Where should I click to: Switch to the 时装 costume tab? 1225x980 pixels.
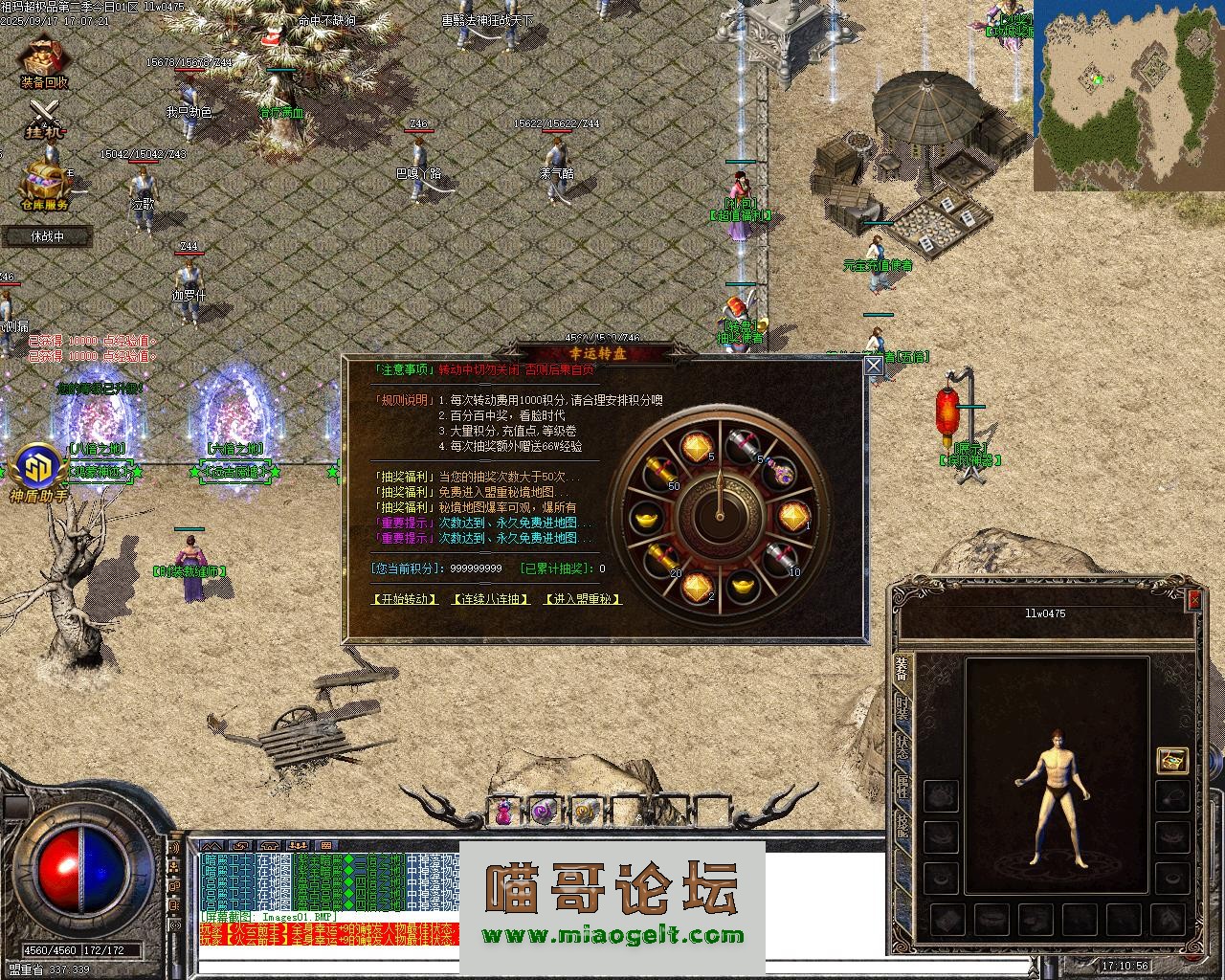pyautogui.click(x=902, y=709)
